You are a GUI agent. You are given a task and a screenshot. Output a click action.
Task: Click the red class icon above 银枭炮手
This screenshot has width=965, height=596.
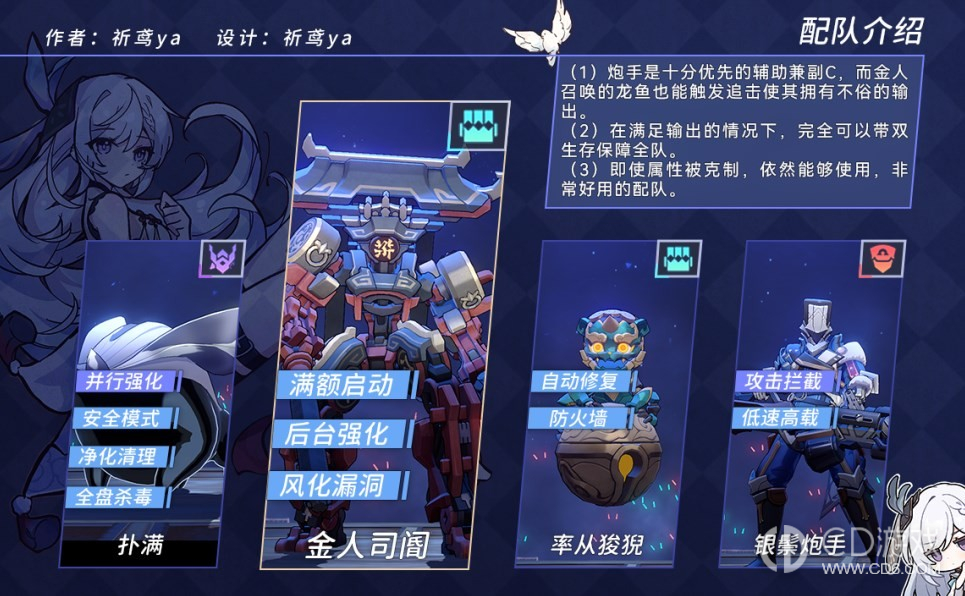(882, 260)
